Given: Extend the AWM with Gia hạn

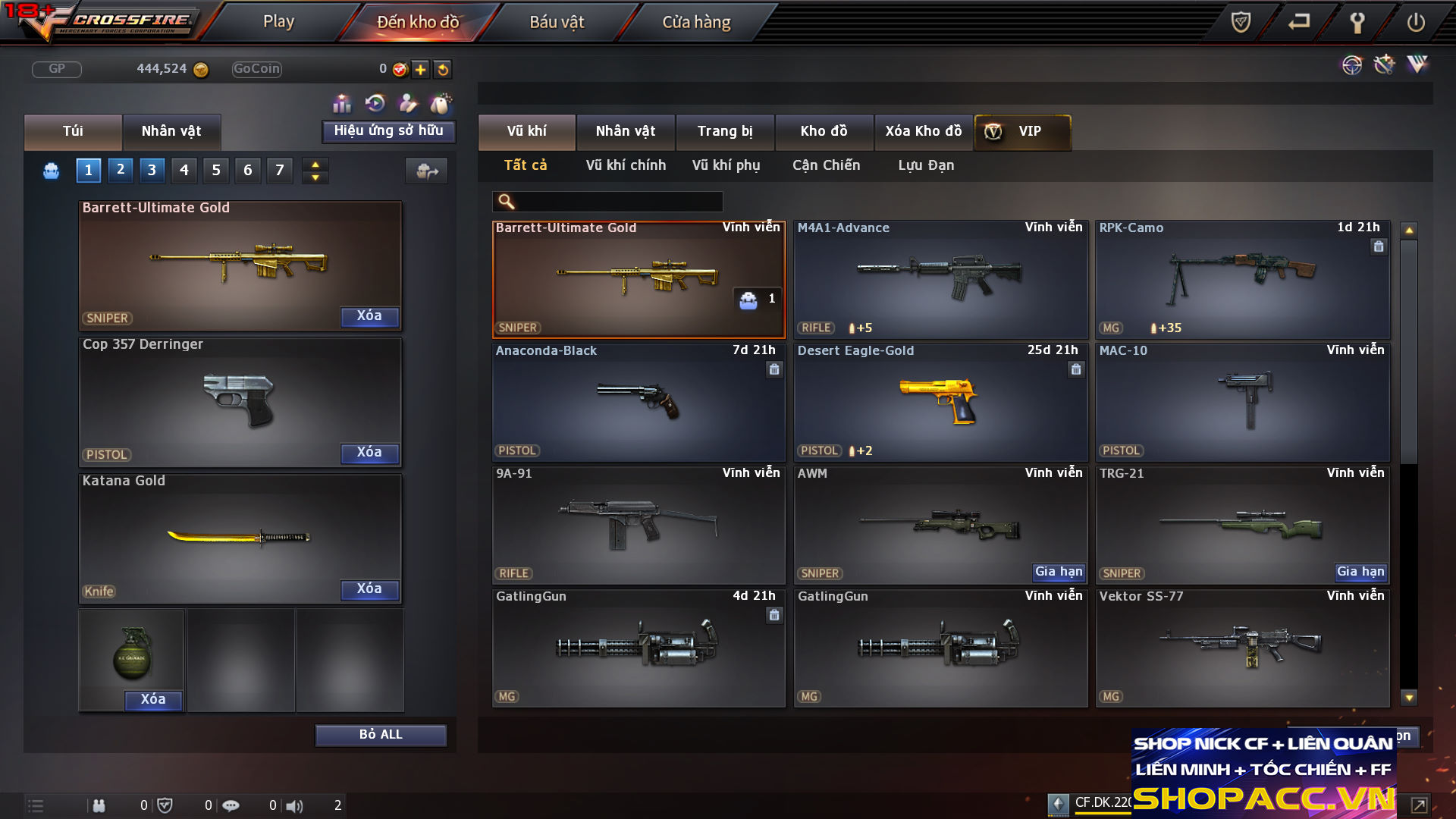Looking at the screenshot, I should (1059, 572).
